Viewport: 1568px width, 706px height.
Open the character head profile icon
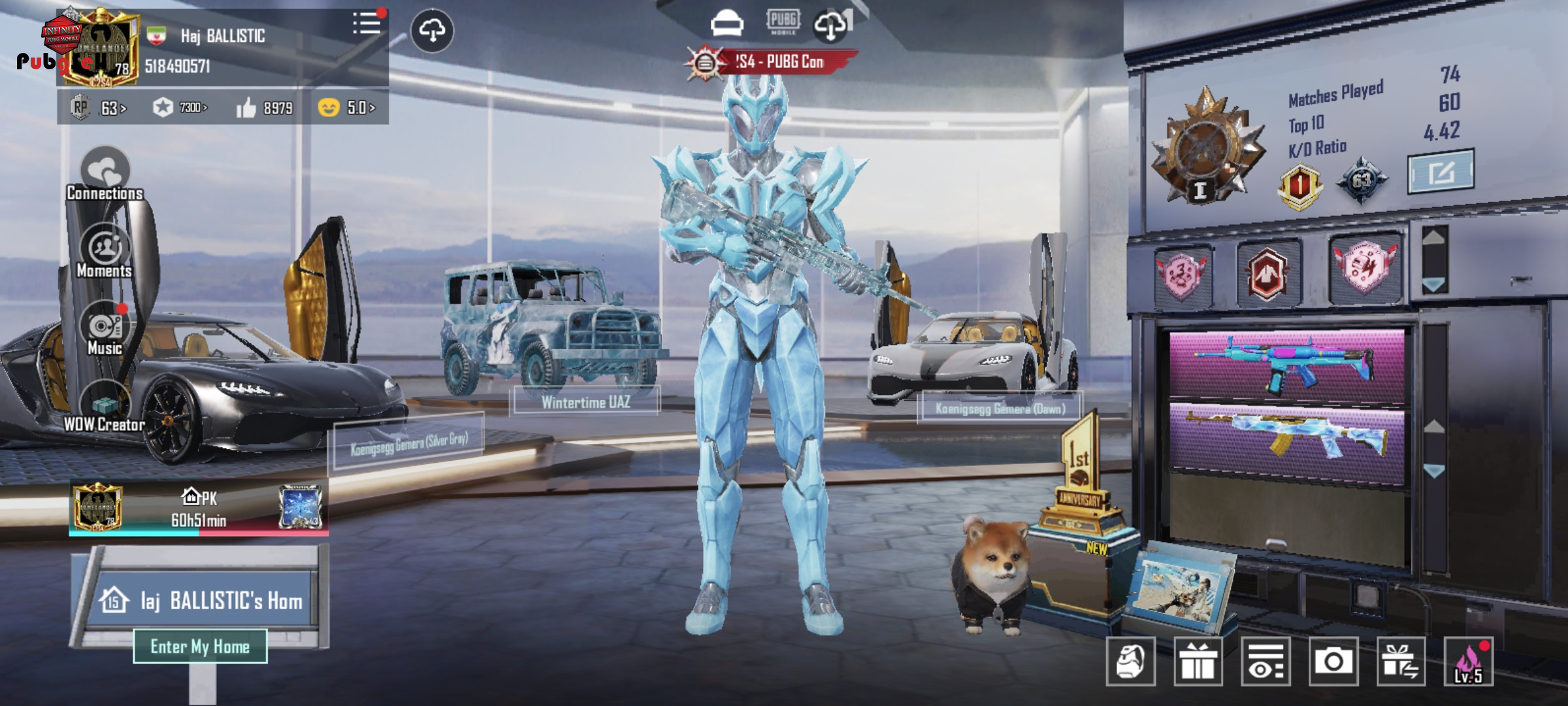click(x=1130, y=662)
